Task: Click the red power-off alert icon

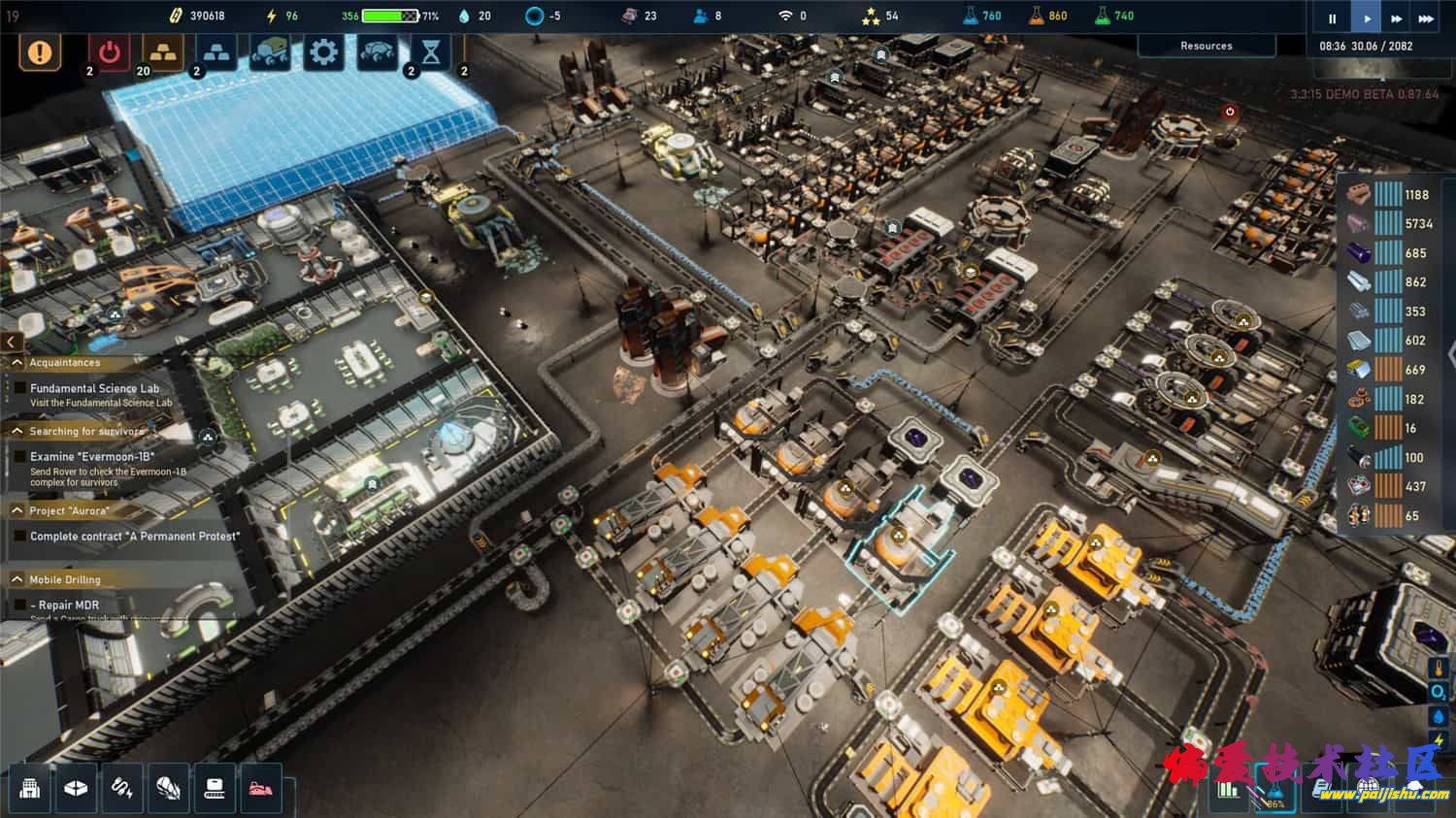Action: point(109,51)
